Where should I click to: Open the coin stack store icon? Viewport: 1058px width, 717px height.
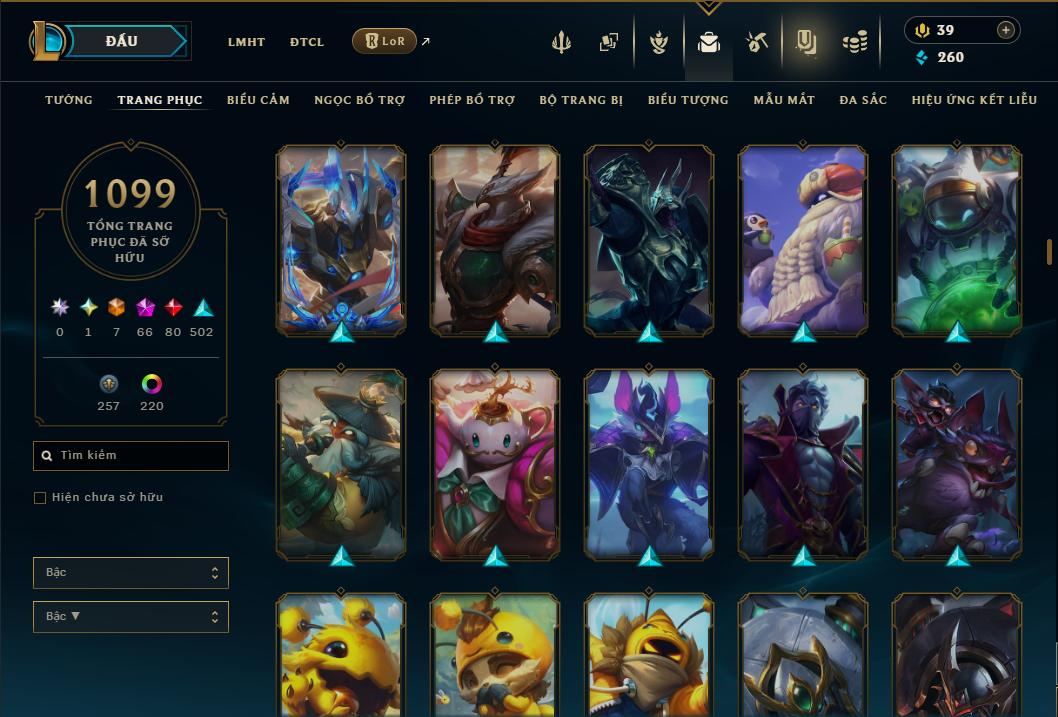click(854, 42)
